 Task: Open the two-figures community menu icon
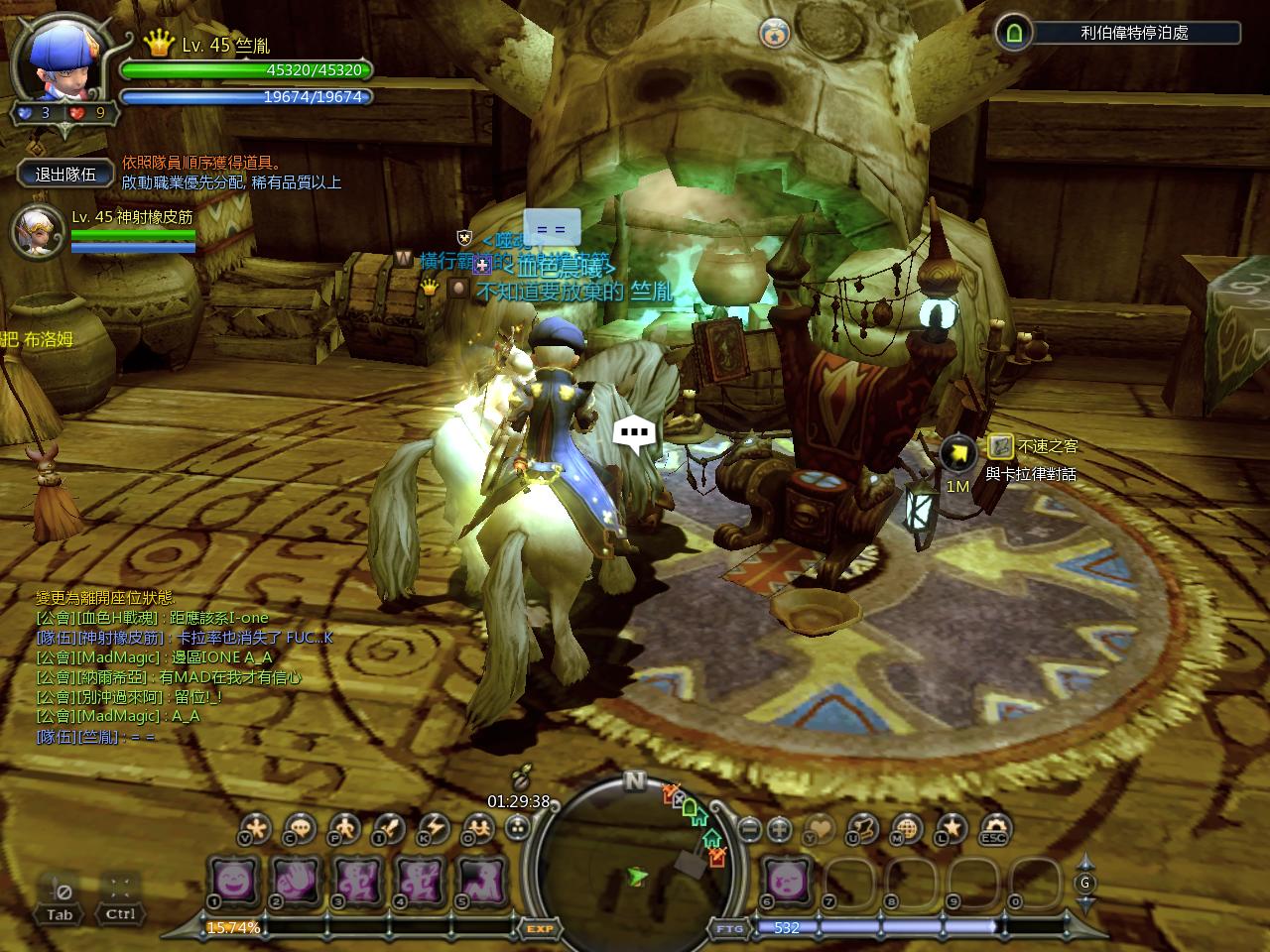pos(479,827)
